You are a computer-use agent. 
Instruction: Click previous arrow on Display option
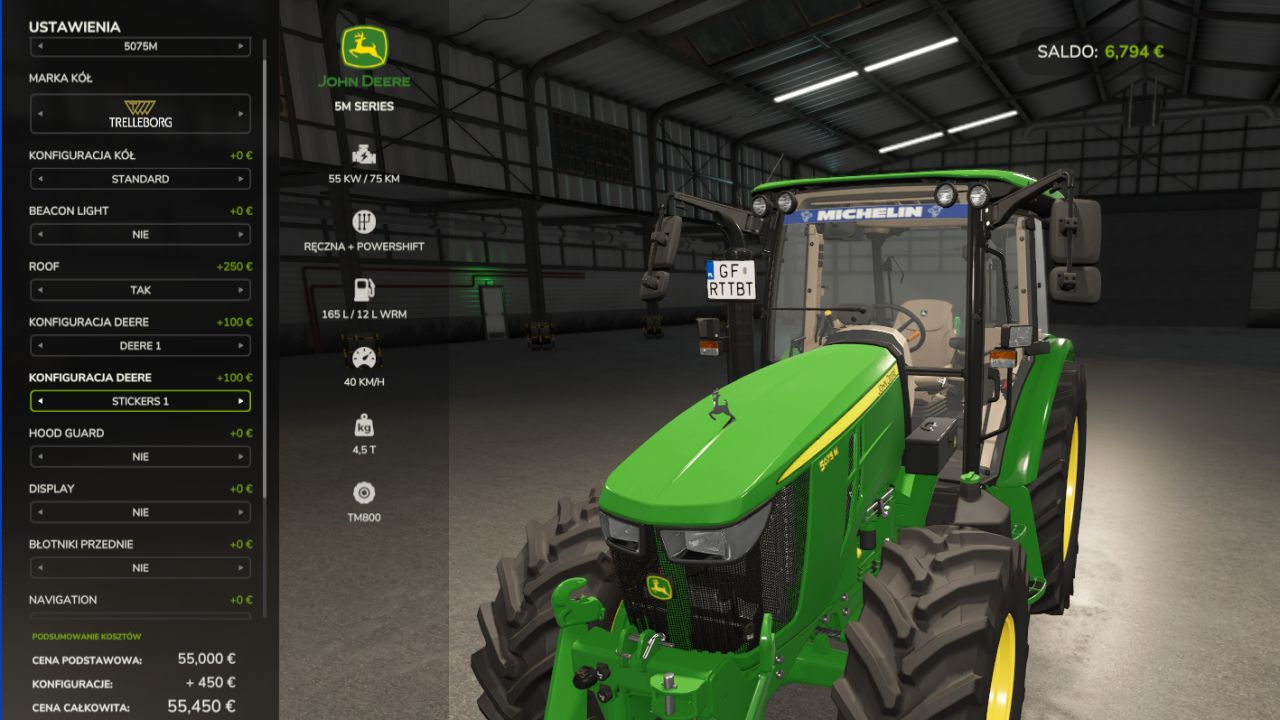[x=40, y=512]
